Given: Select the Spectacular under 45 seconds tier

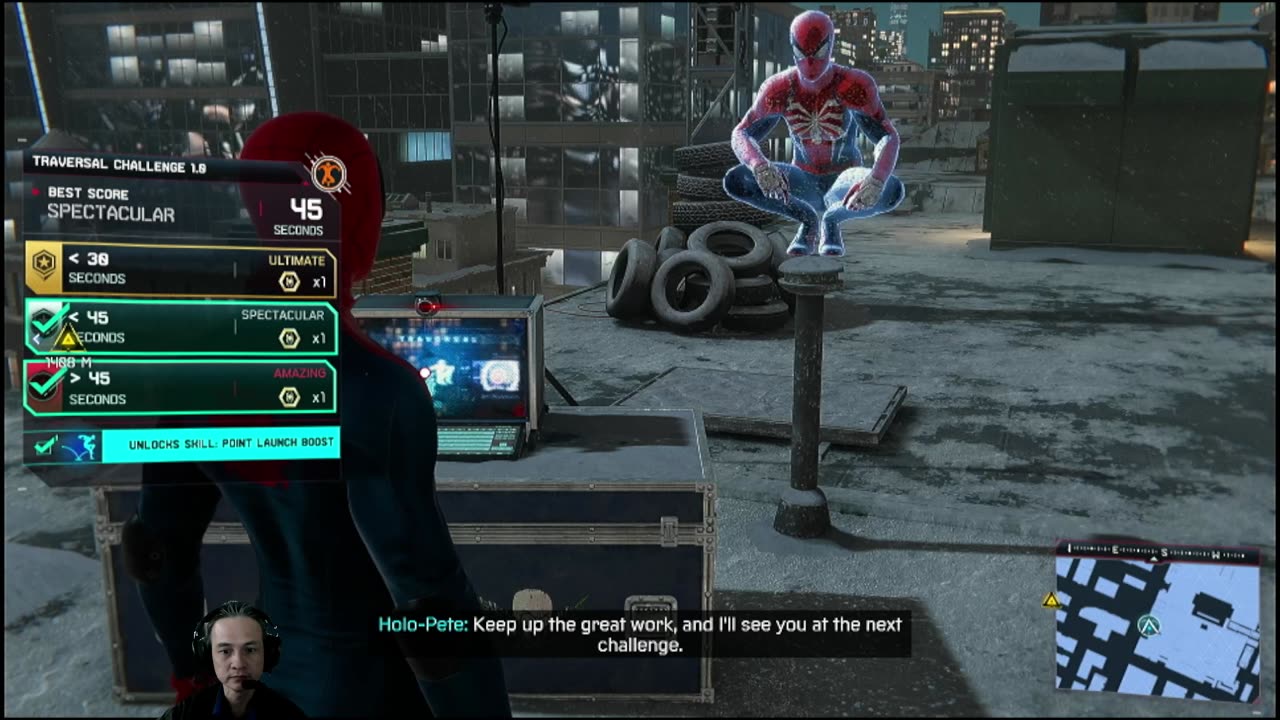Looking at the screenshot, I should click(180, 328).
